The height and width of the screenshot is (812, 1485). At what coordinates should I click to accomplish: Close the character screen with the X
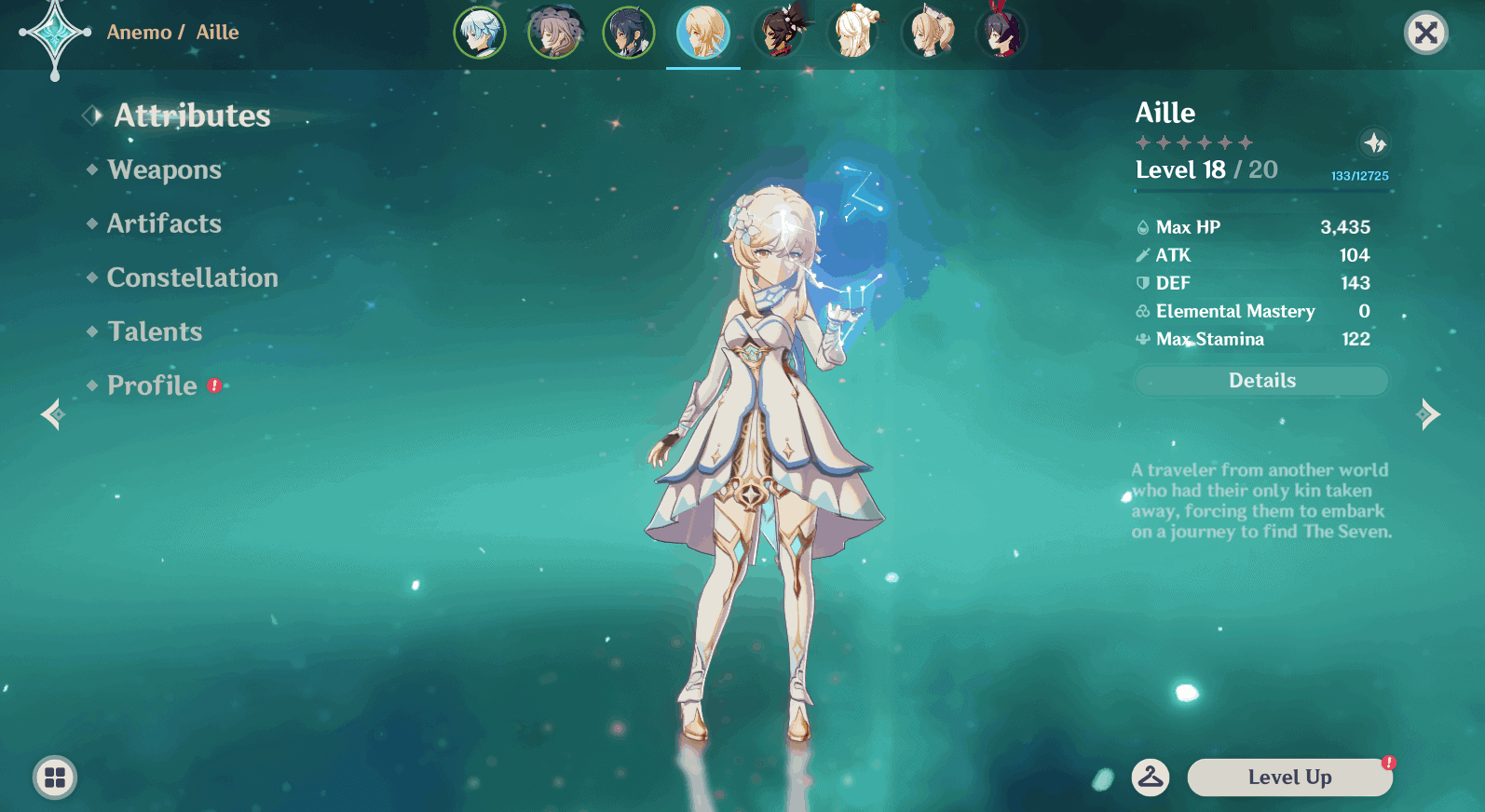click(x=1425, y=34)
